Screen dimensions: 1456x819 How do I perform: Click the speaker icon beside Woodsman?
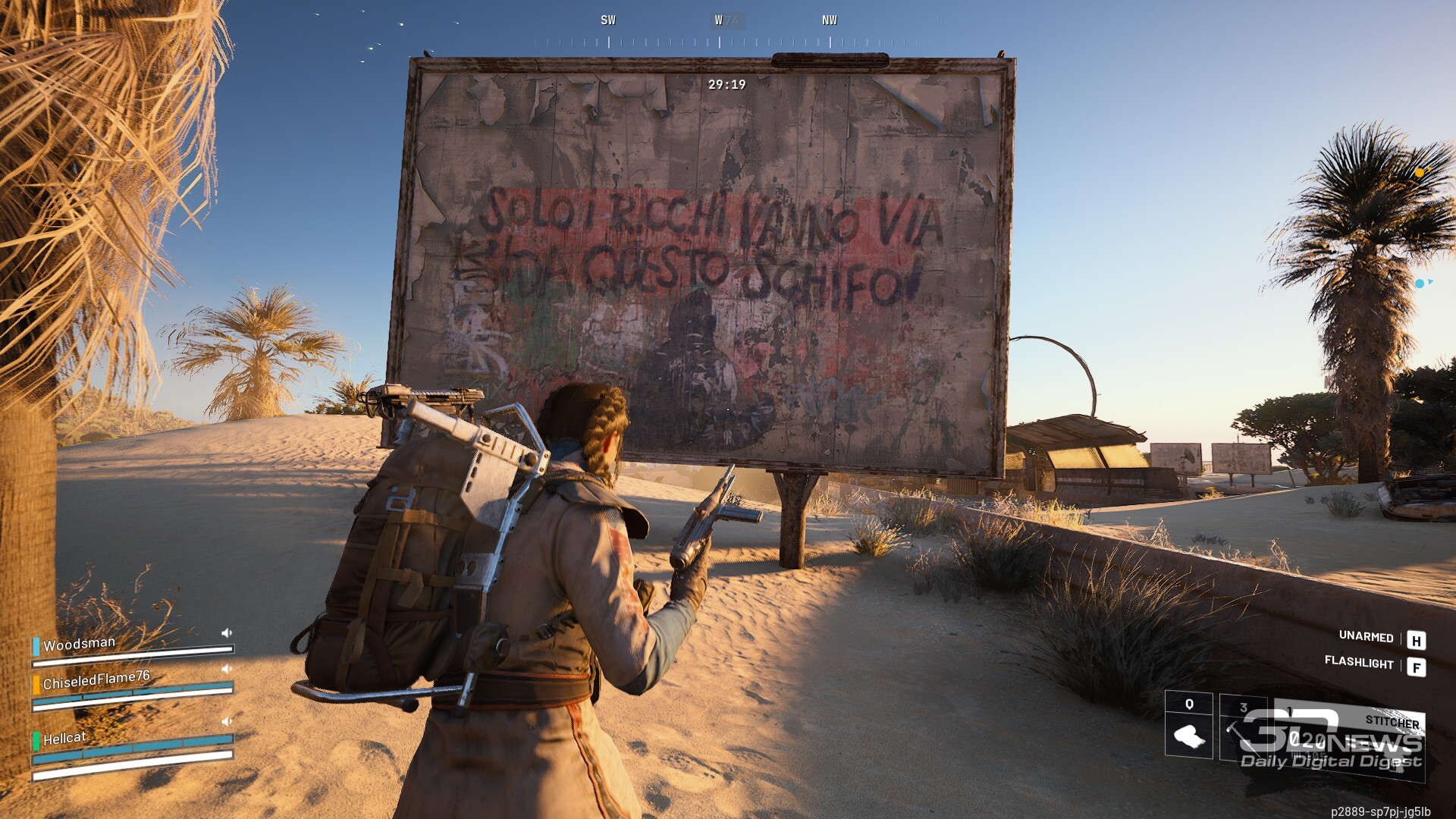[x=226, y=632]
